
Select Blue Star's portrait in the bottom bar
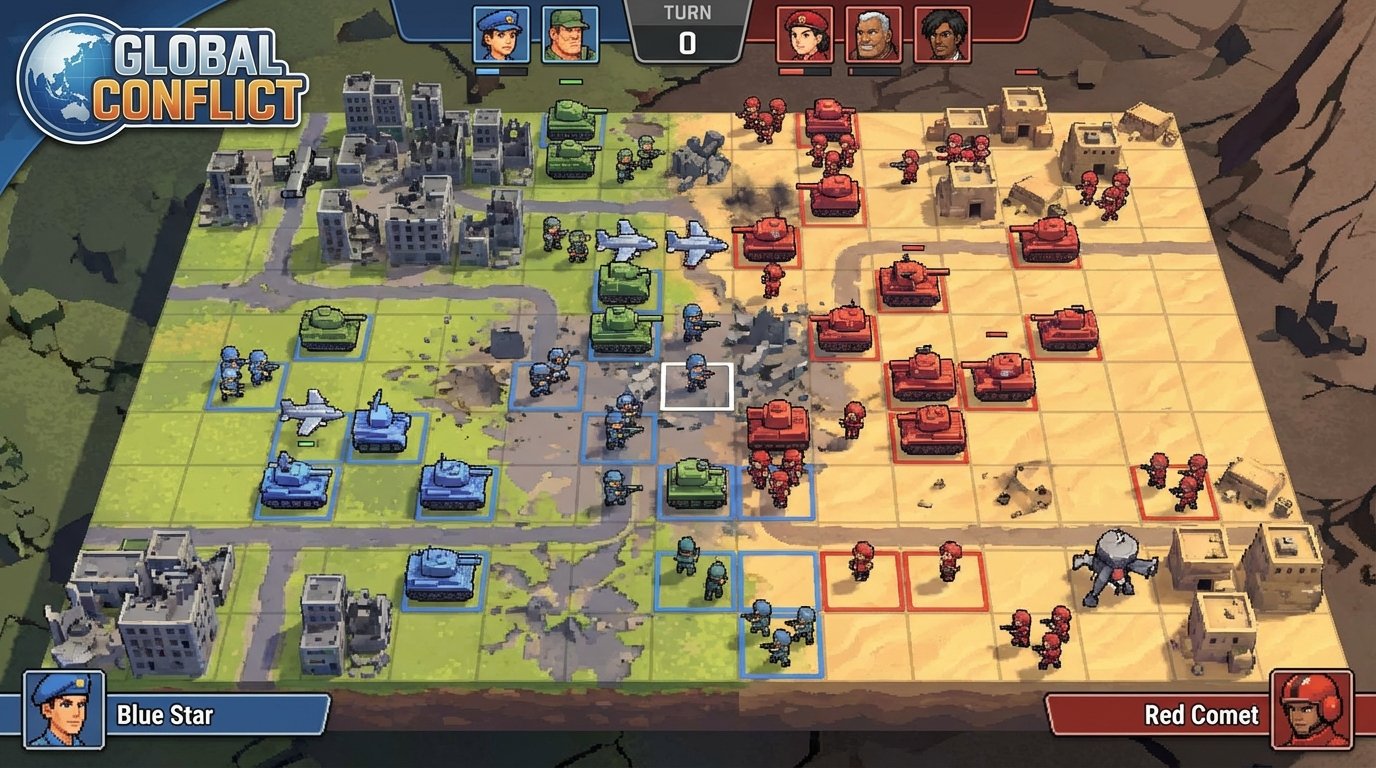(x=63, y=716)
